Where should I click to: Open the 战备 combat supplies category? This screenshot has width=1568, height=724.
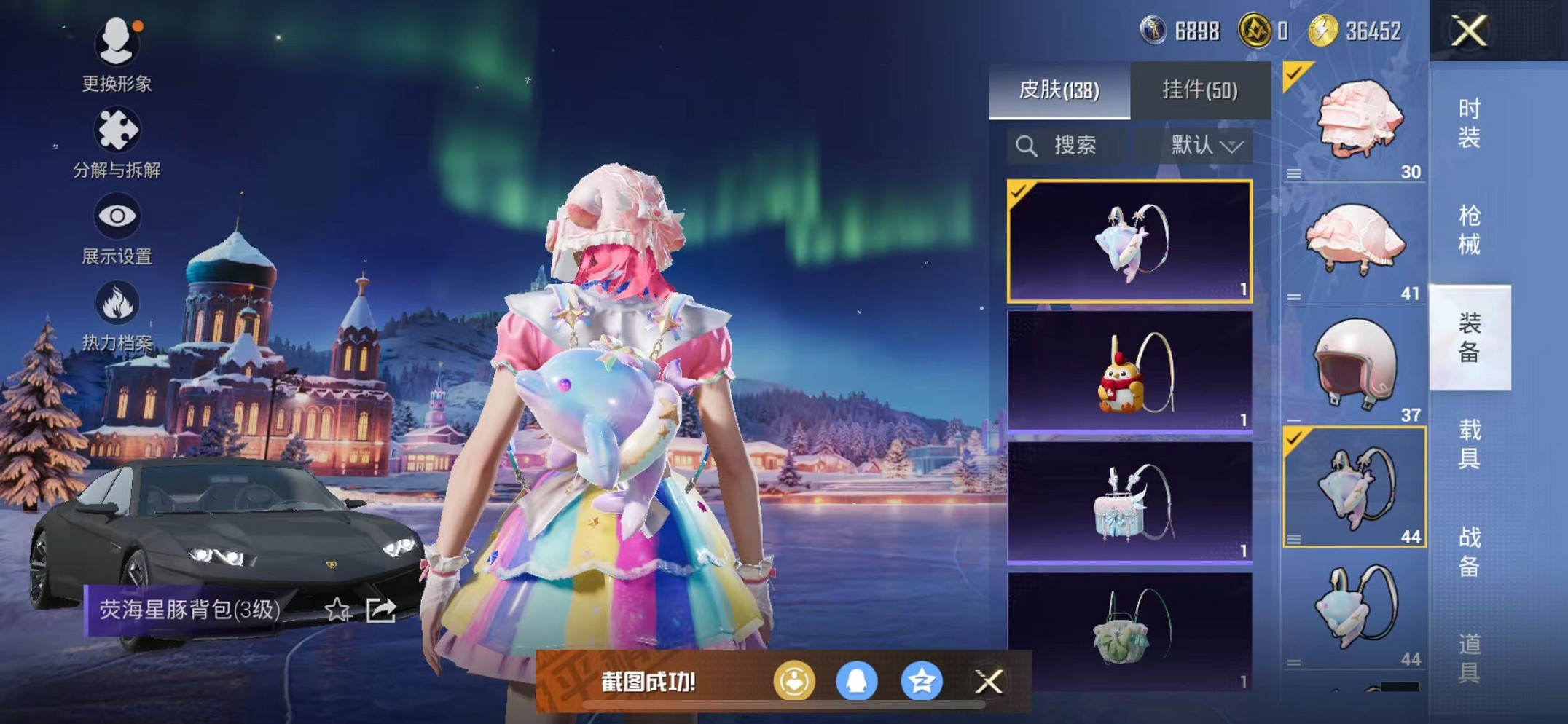(1469, 551)
